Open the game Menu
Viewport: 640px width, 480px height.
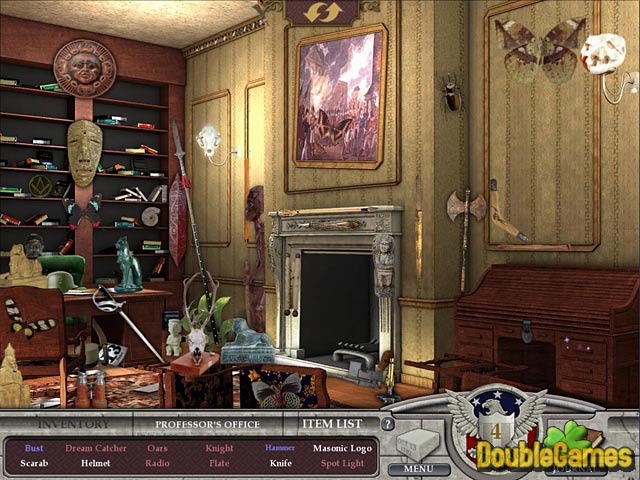[419, 467]
